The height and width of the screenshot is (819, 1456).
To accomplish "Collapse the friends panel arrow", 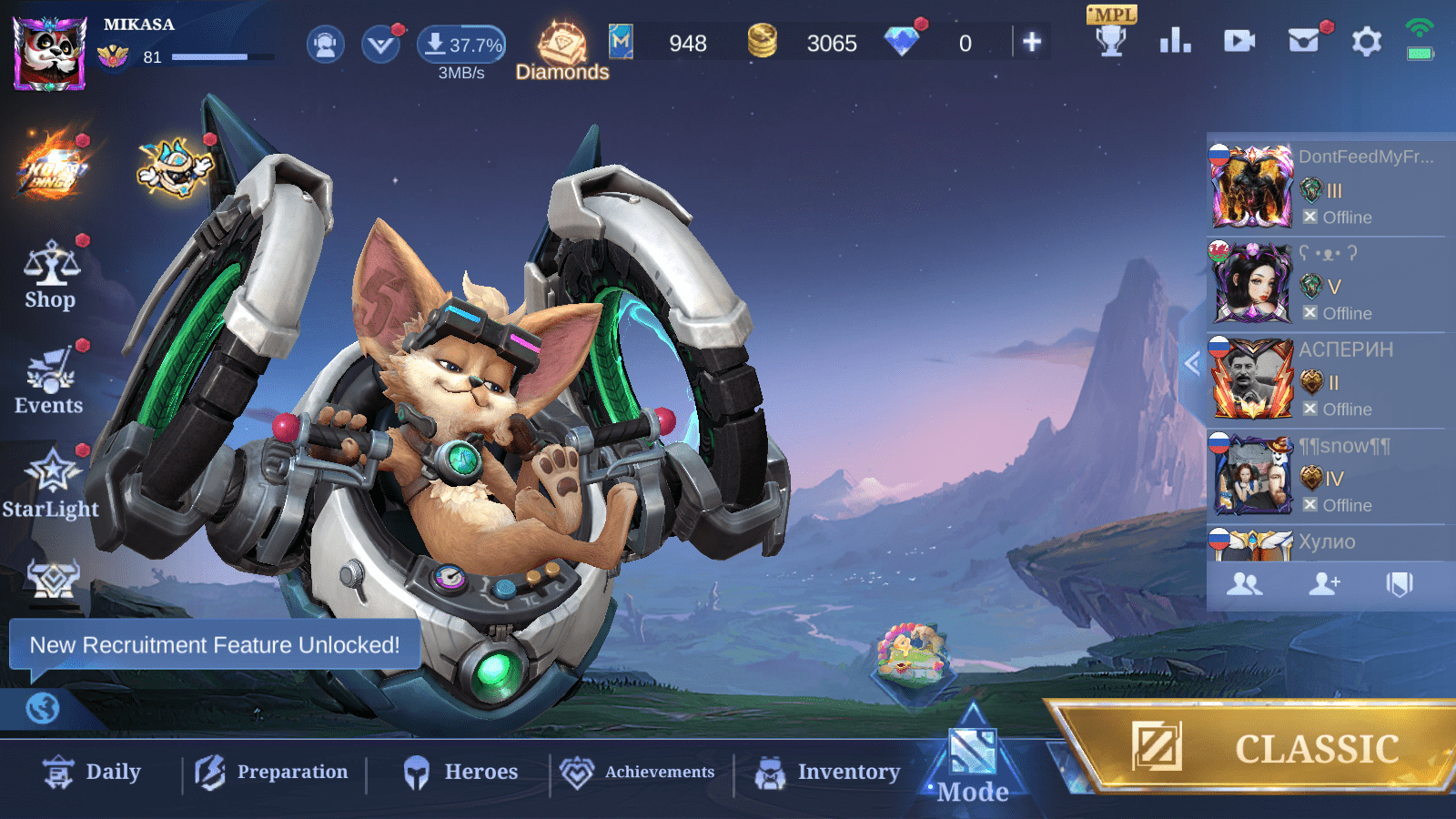I will 1192,364.
